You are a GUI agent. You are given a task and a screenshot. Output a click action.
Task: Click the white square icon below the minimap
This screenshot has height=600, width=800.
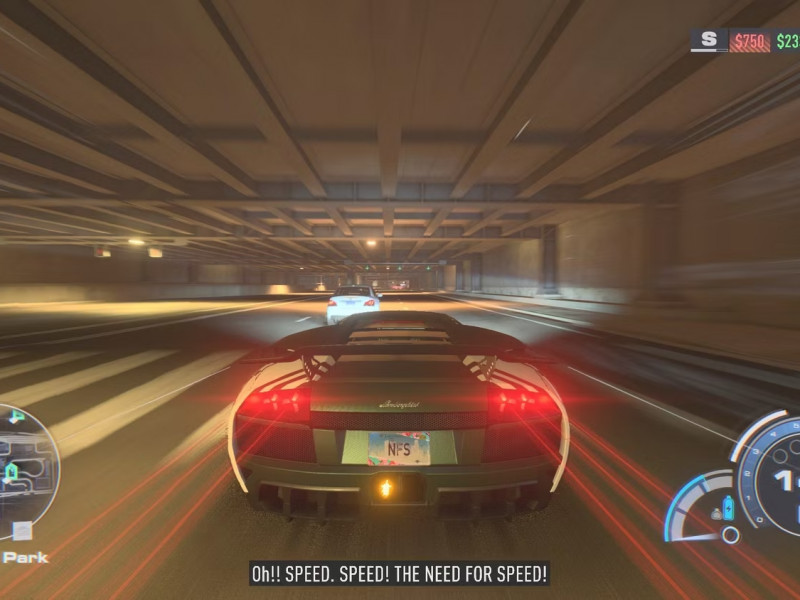click(22, 531)
